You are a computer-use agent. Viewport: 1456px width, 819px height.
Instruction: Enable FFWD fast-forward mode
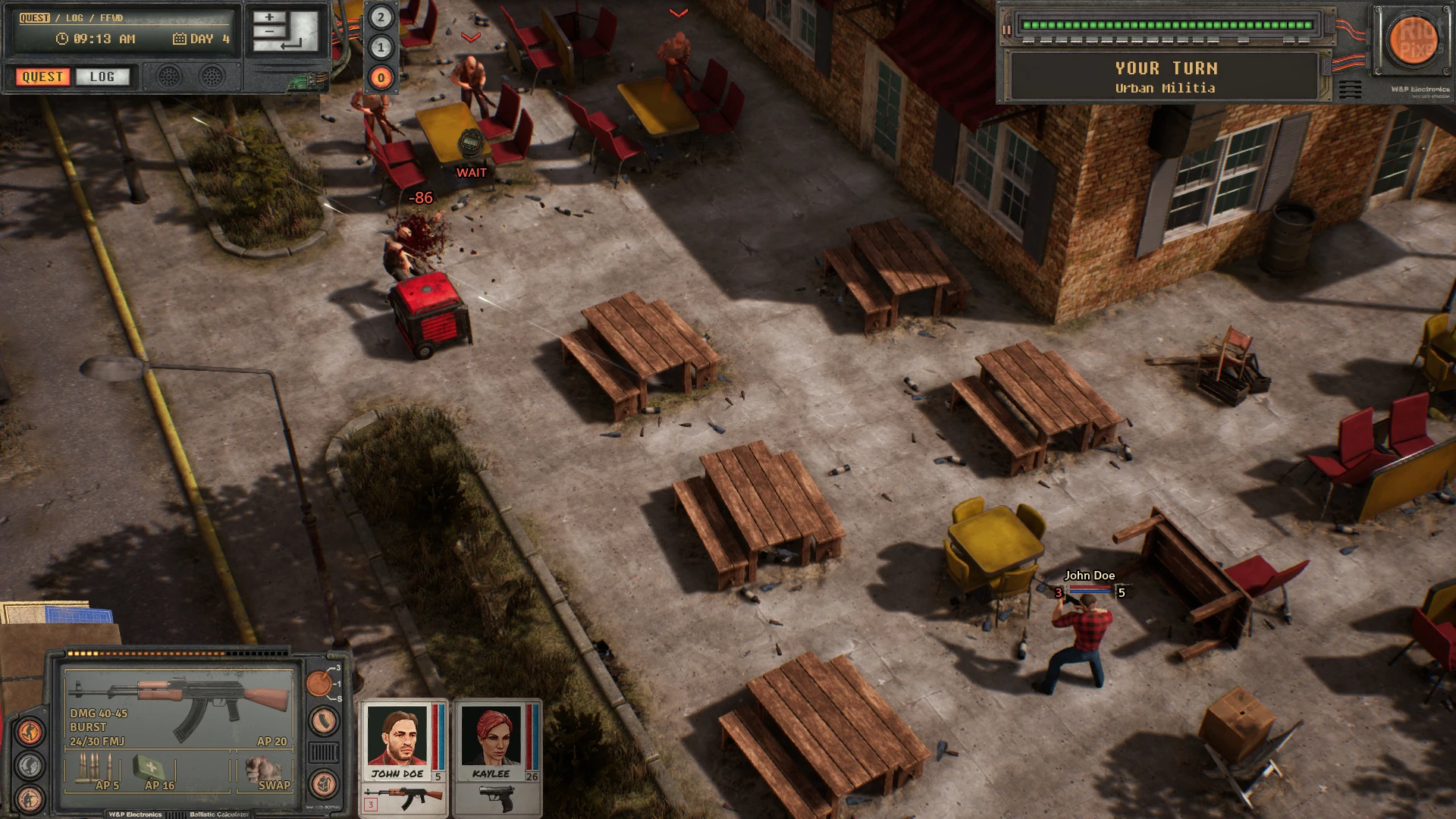click(110, 17)
